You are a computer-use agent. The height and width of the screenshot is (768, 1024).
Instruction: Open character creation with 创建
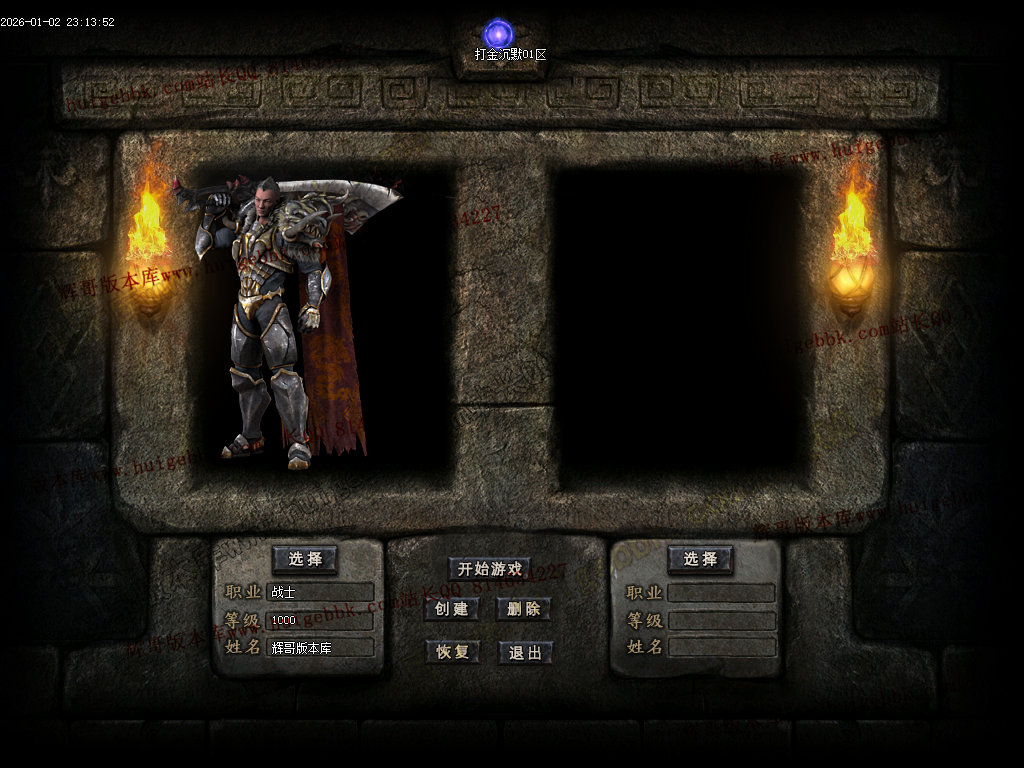pyautogui.click(x=451, y=609)
